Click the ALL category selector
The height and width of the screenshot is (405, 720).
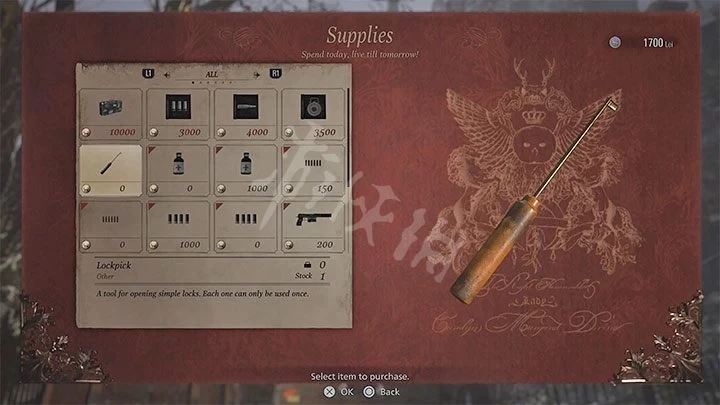(213, 74)
